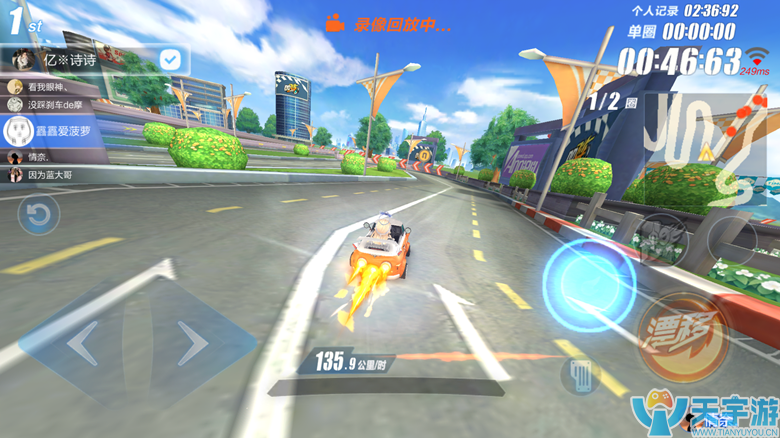Select player 看我眼神 in the racer list
The width and height of the screenshot is (780, 438).
pyautogui.click(x=50, y=86)
